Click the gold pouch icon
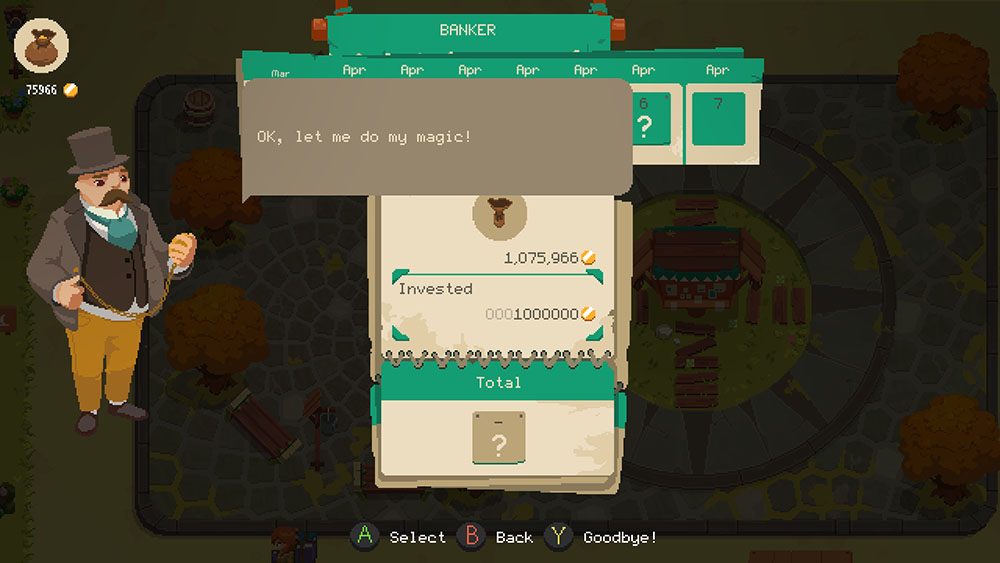This screenshot has height=563, width=1000. pos(42,46)
